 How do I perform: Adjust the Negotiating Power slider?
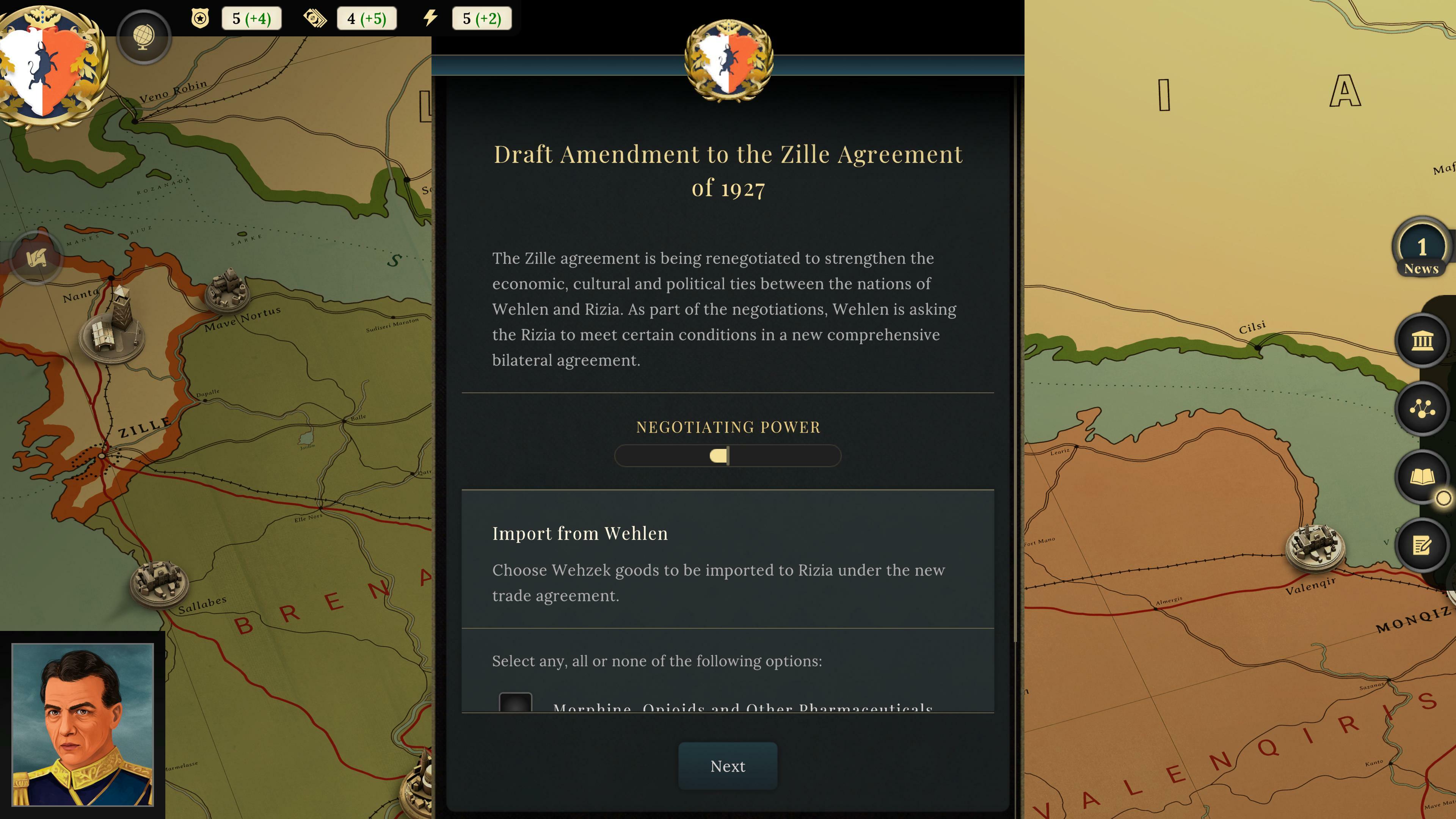[x=720, y=455]
